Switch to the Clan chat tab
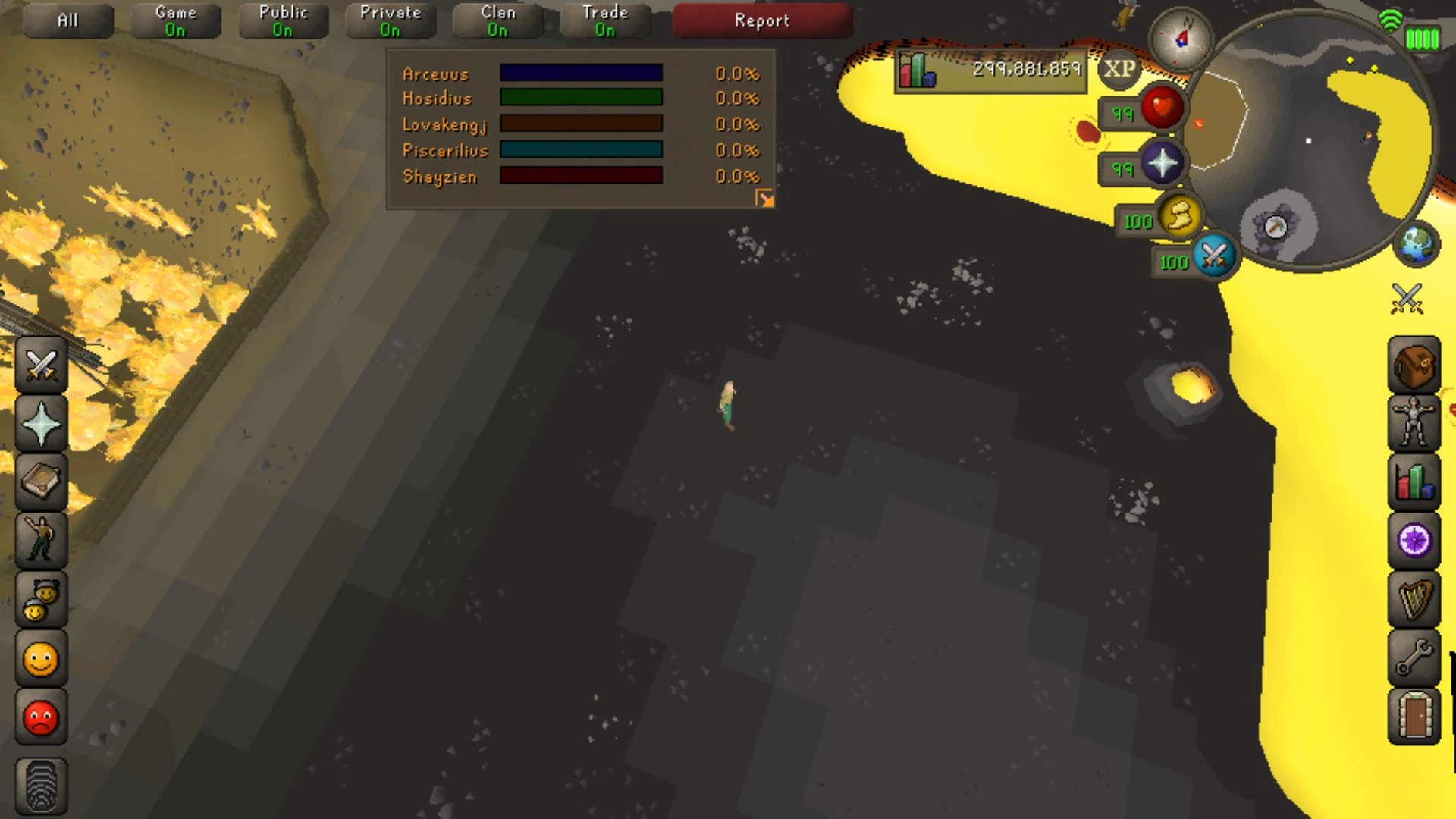 click(497, 20)
